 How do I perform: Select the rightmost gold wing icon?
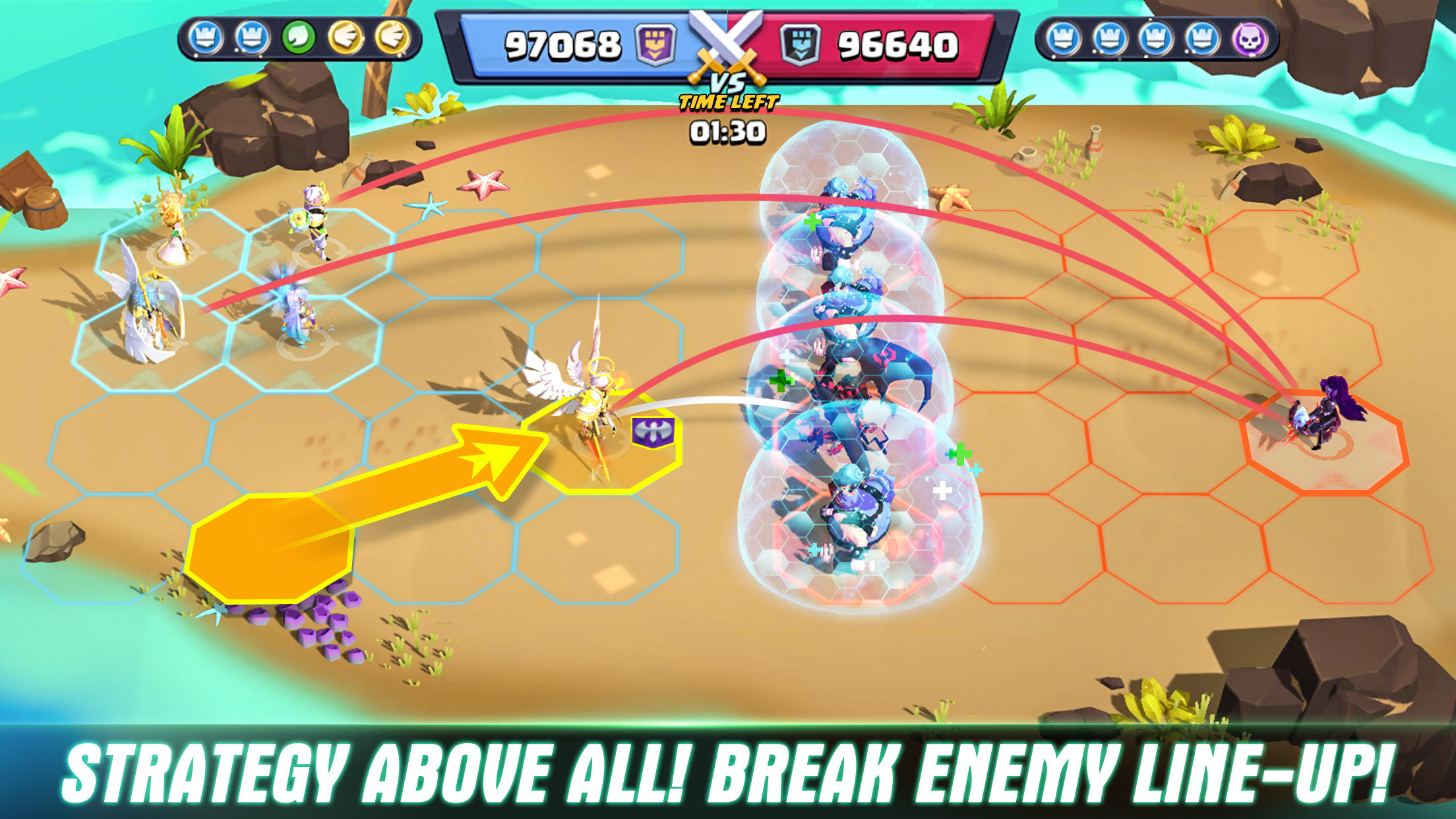coord(394,38)
